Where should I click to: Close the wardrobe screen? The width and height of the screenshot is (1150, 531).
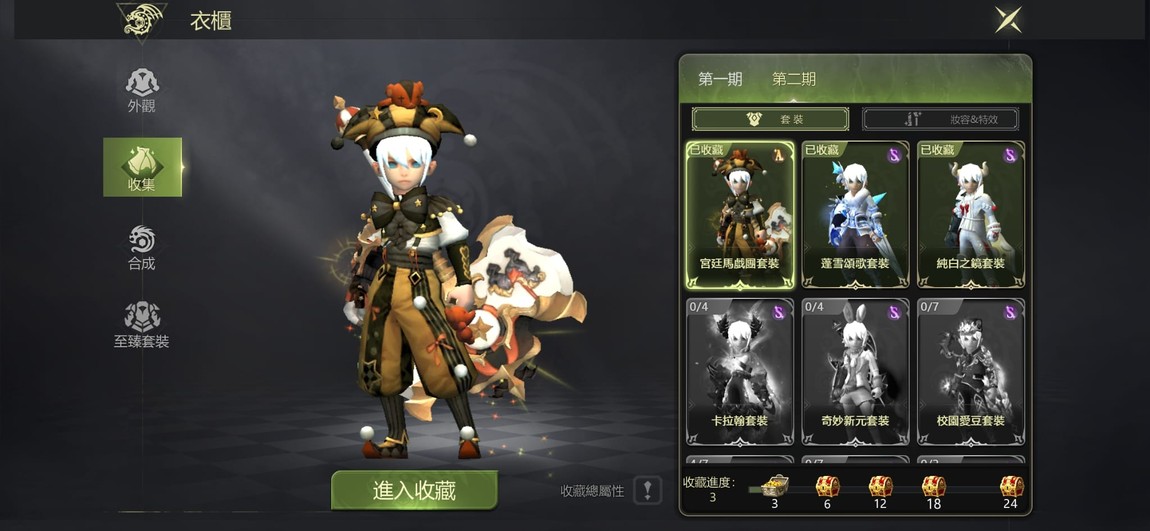coord(1008,19)
